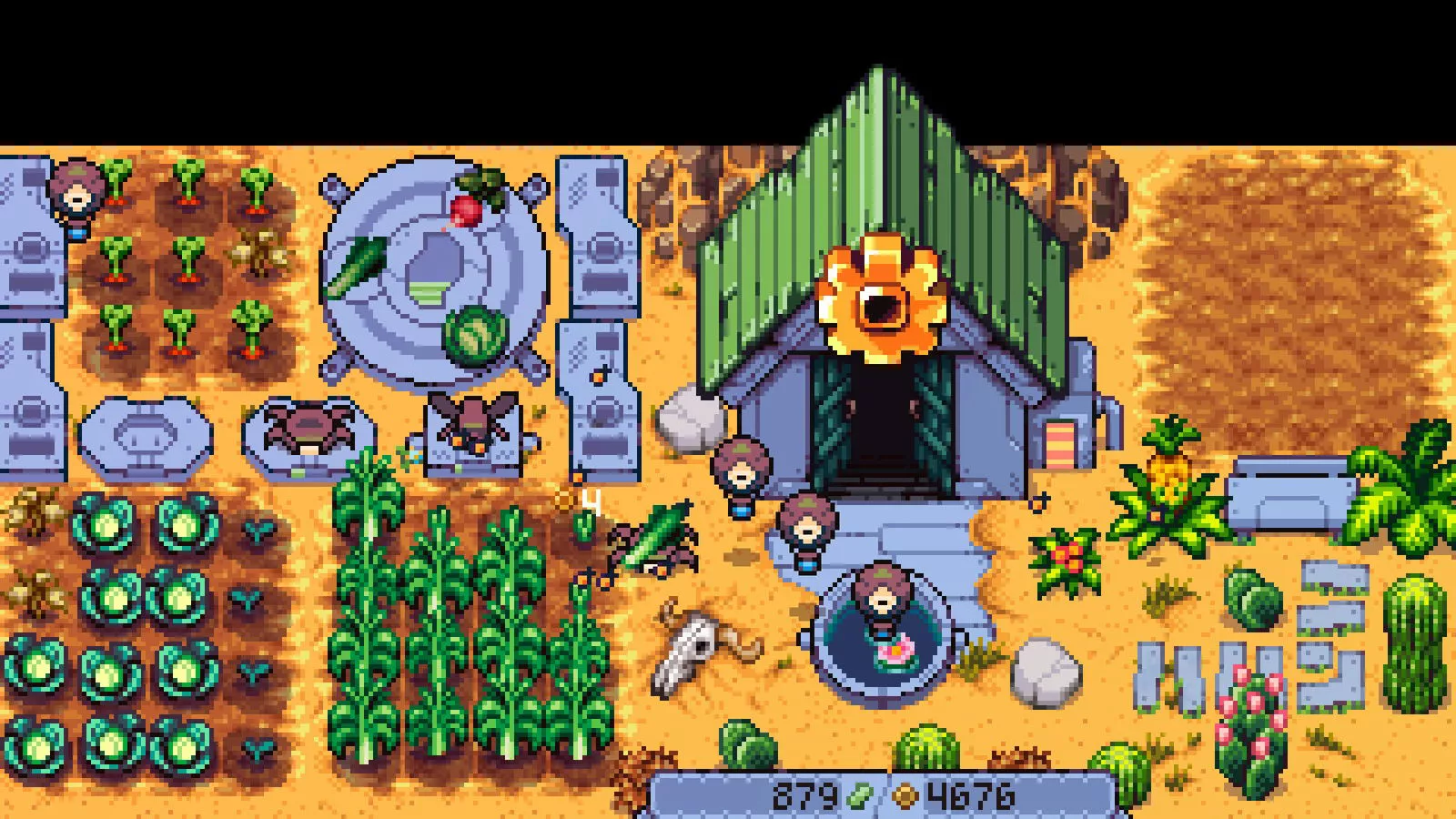Click the cucumber on the round platform
This screenshot has height=819, width=1456.
[355, 264]
